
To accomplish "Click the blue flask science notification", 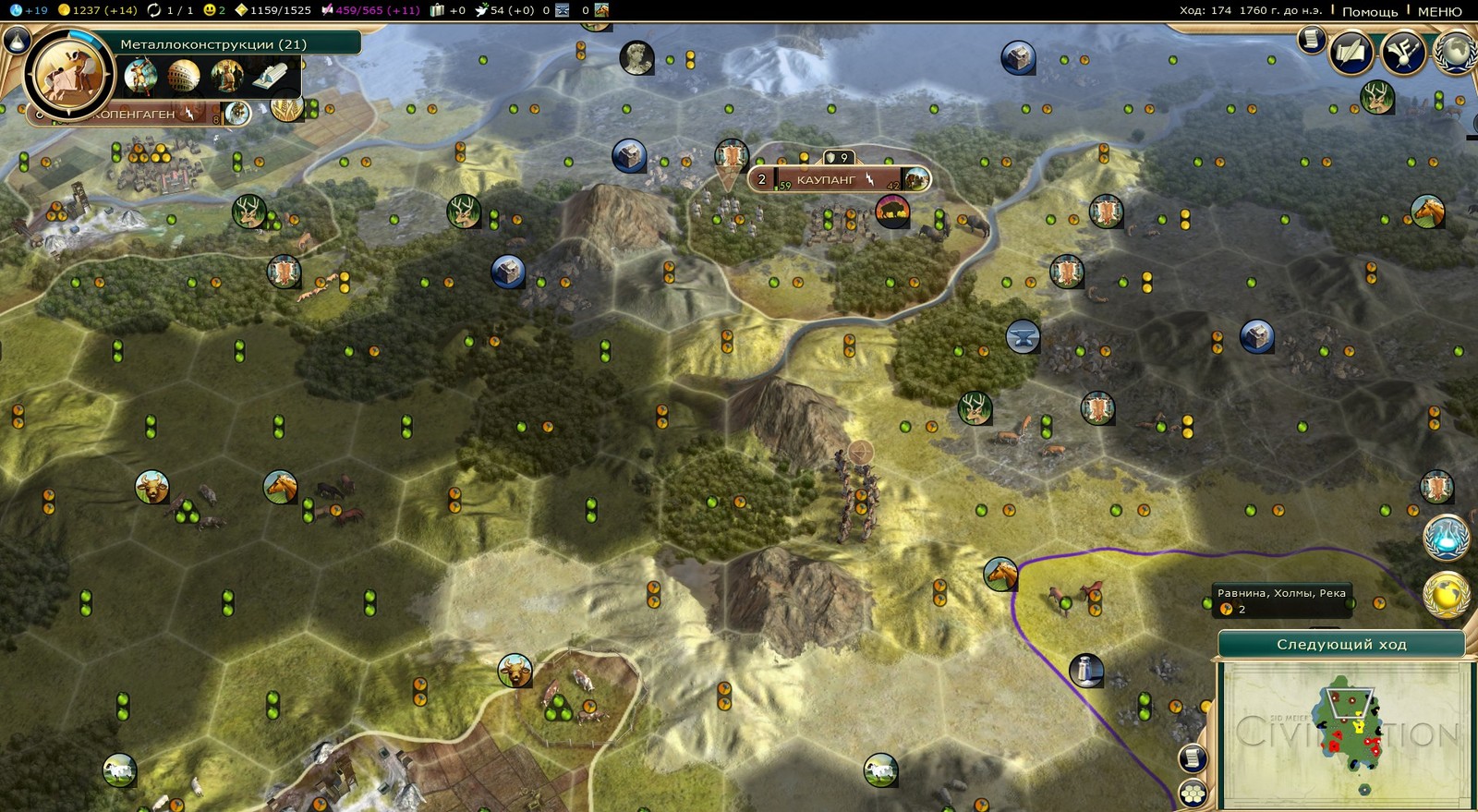I will [x=1445, y=539].
